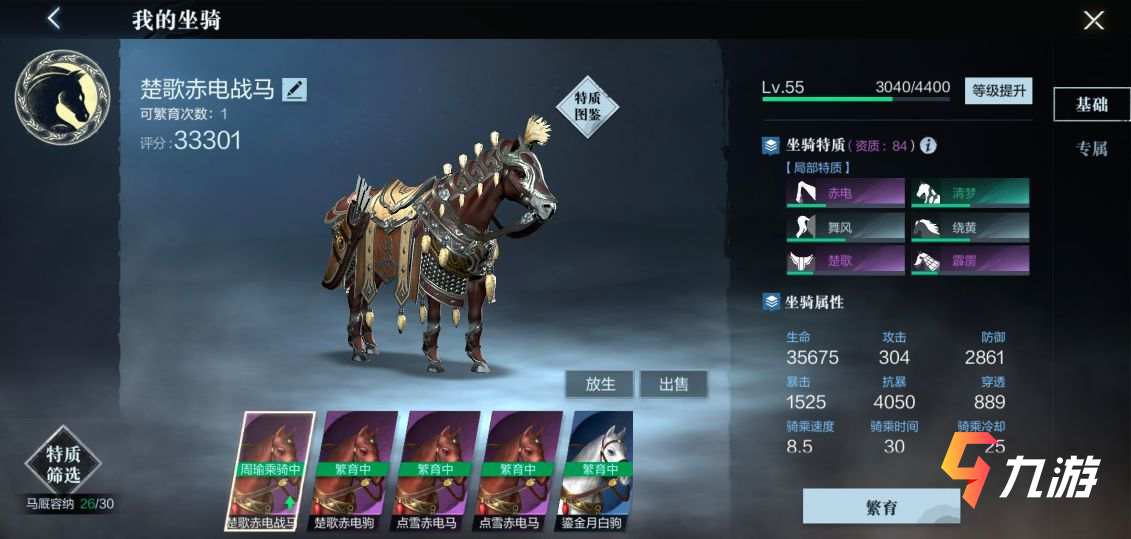Edit the mount name 楚歌赤电战马
The width and height of the screenshot is (1131, 539).
(x=294, y=90)
